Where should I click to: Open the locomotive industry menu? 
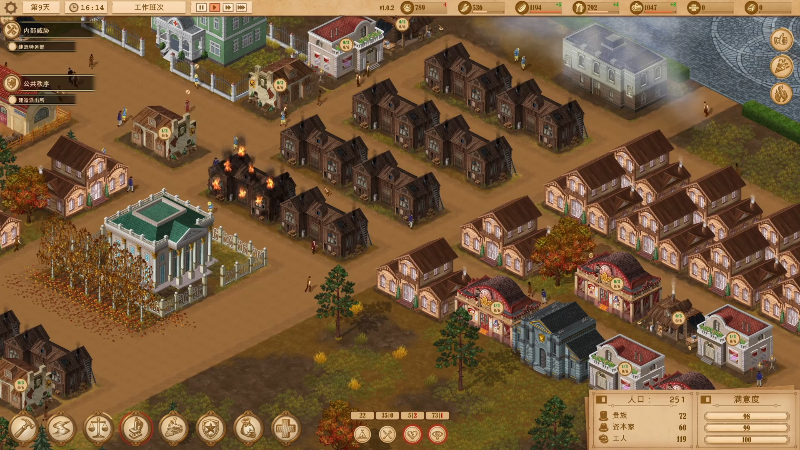(x=173, y=429)
